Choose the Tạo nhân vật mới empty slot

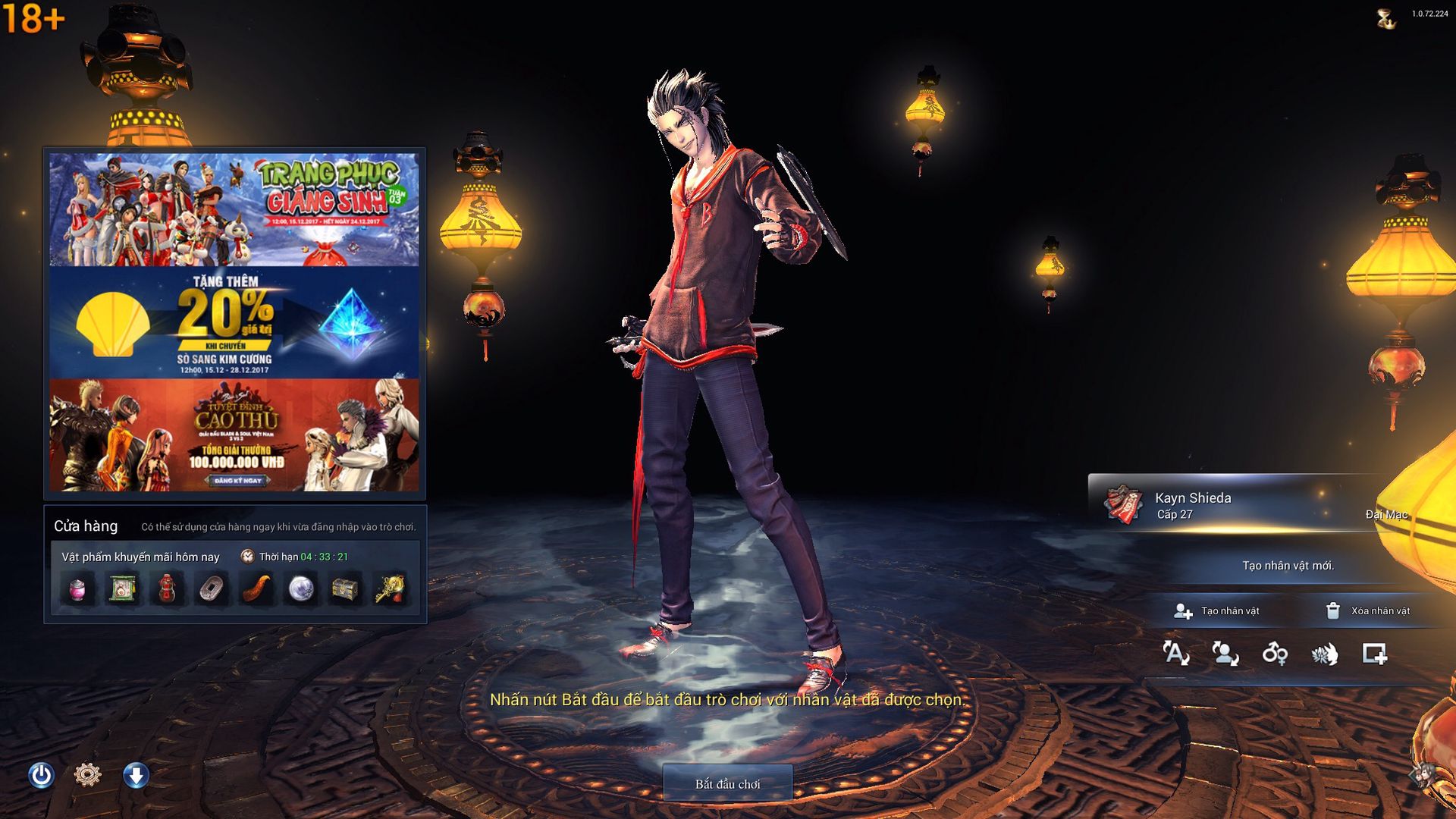(x=1288, y=566)
